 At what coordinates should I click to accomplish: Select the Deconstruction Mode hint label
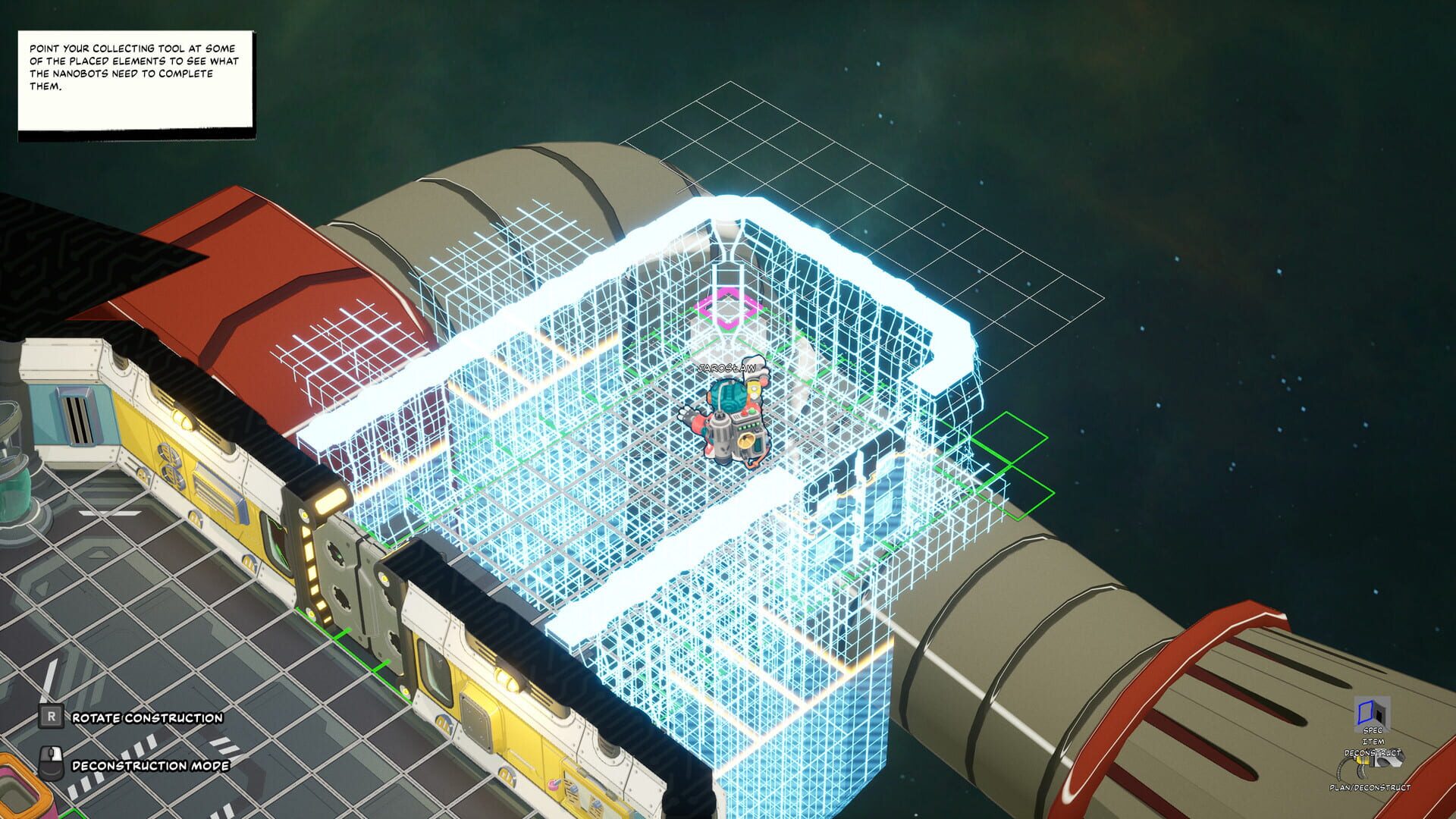coord(152,766)
